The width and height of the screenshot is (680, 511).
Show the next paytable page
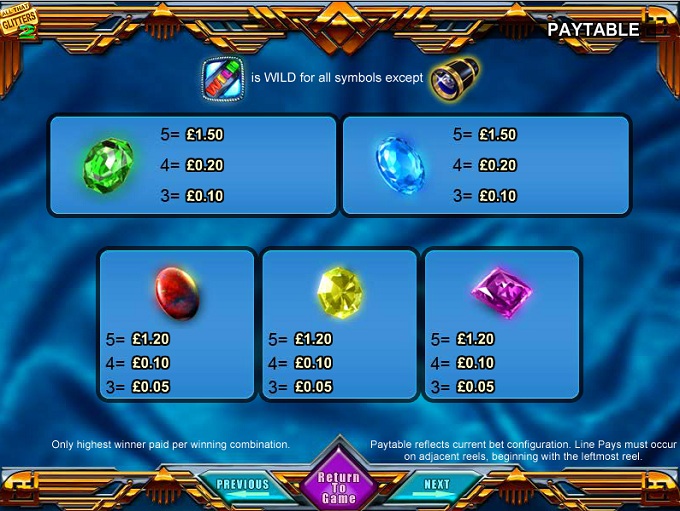[x=436, y=485]
